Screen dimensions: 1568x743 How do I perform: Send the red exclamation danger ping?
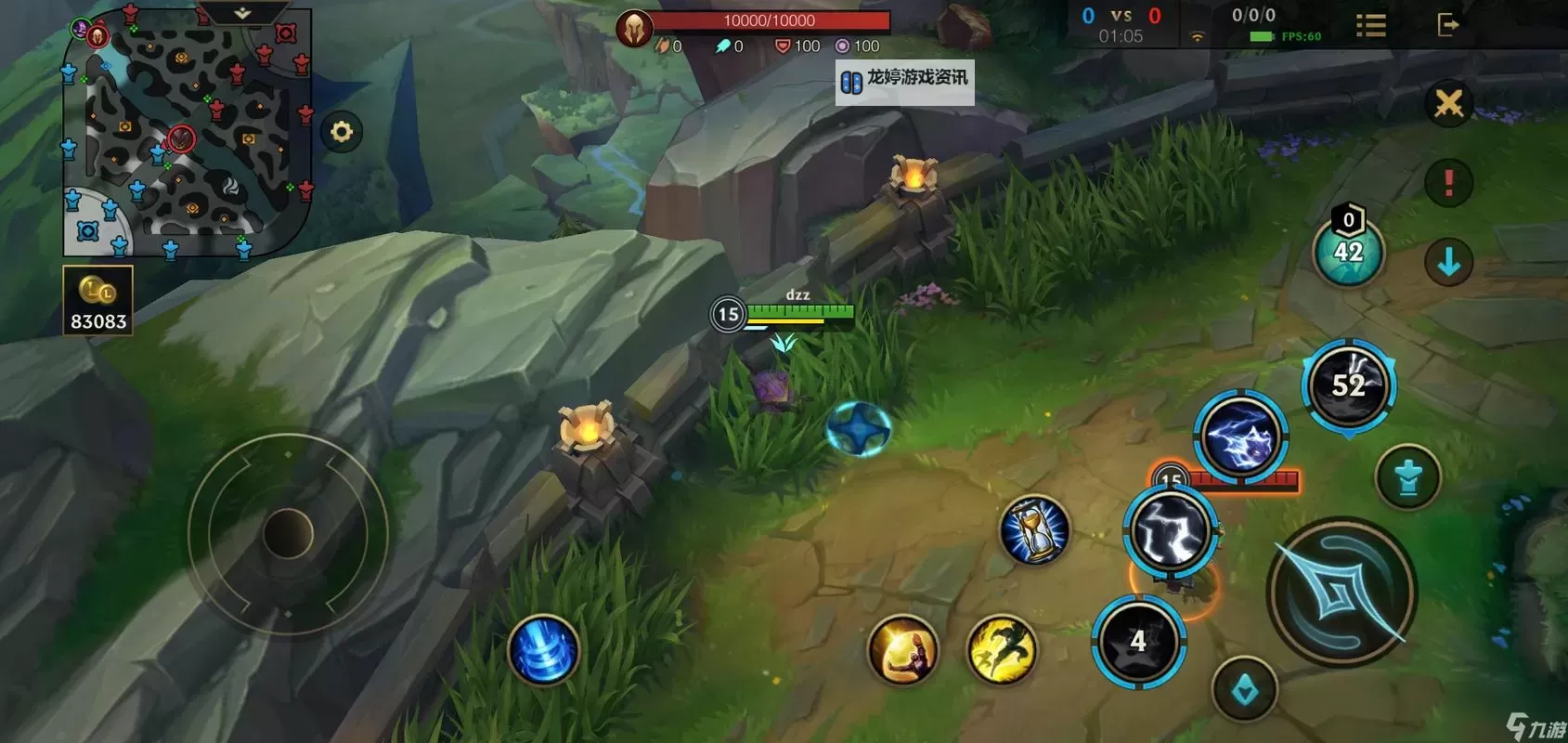pyautogui.click(x=1448, y=182)
